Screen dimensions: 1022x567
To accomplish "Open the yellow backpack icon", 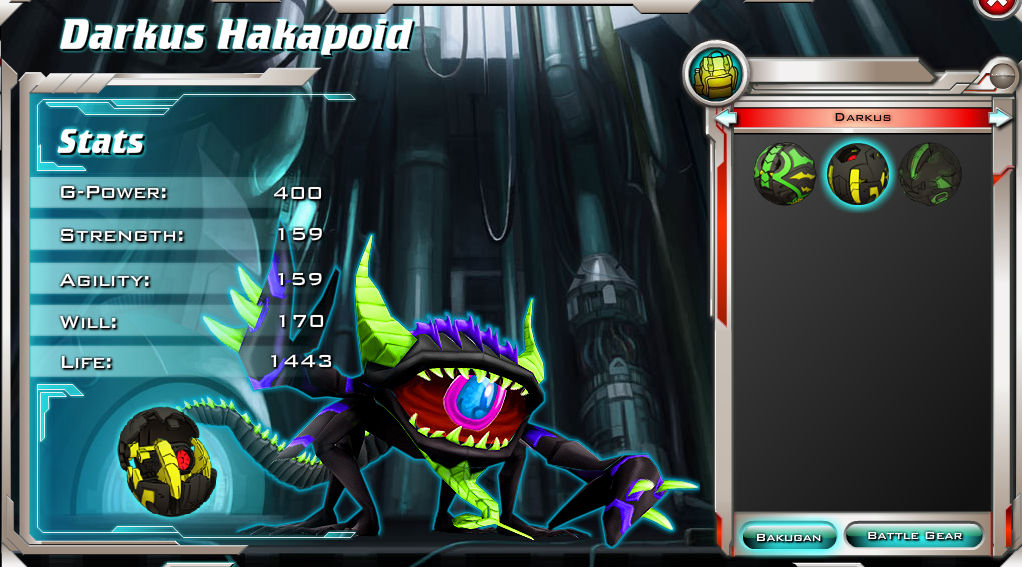I will pos(714,74).
